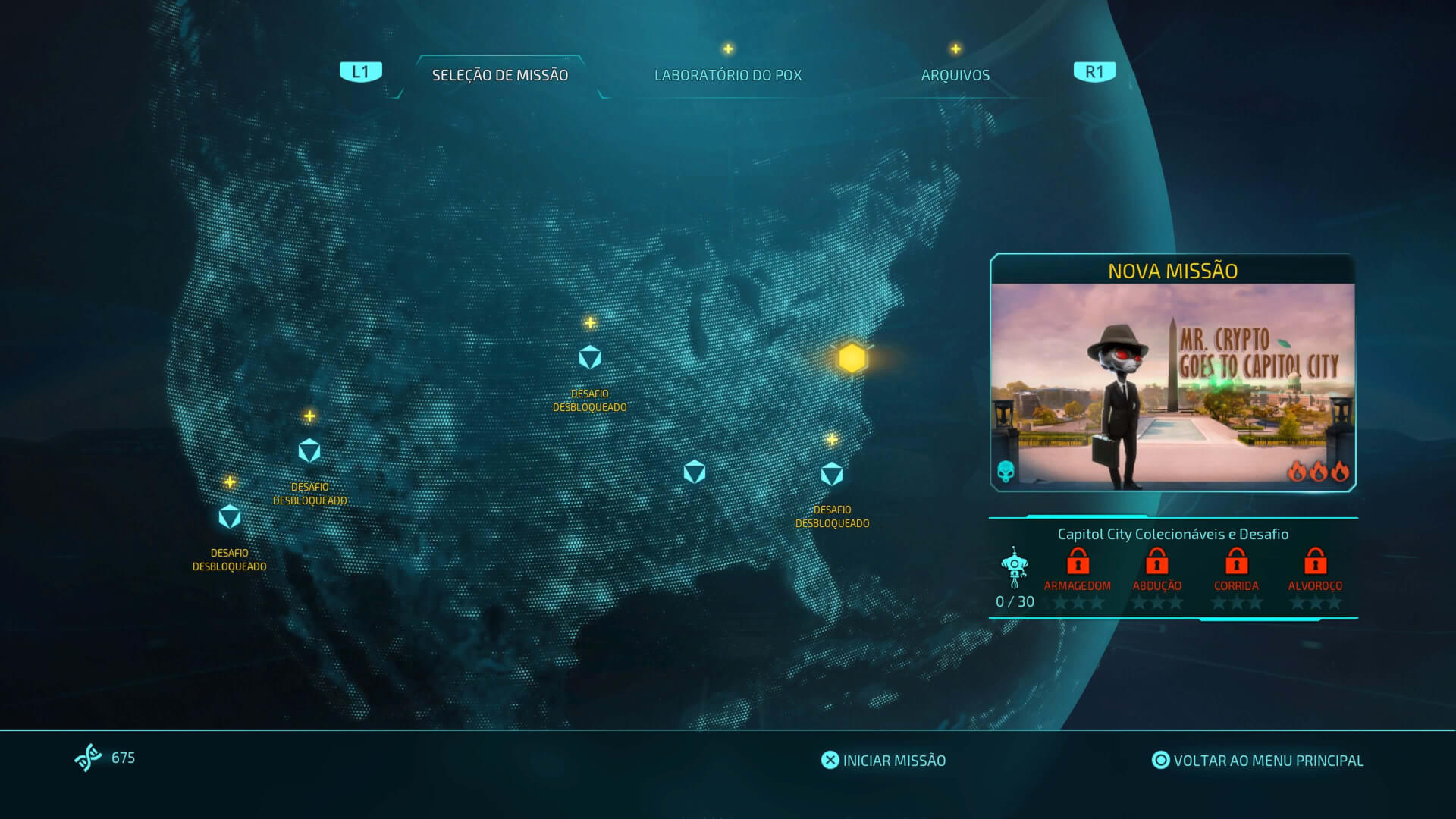
Task: Open the Arquivos tab
Action: [x=955, y=75]
